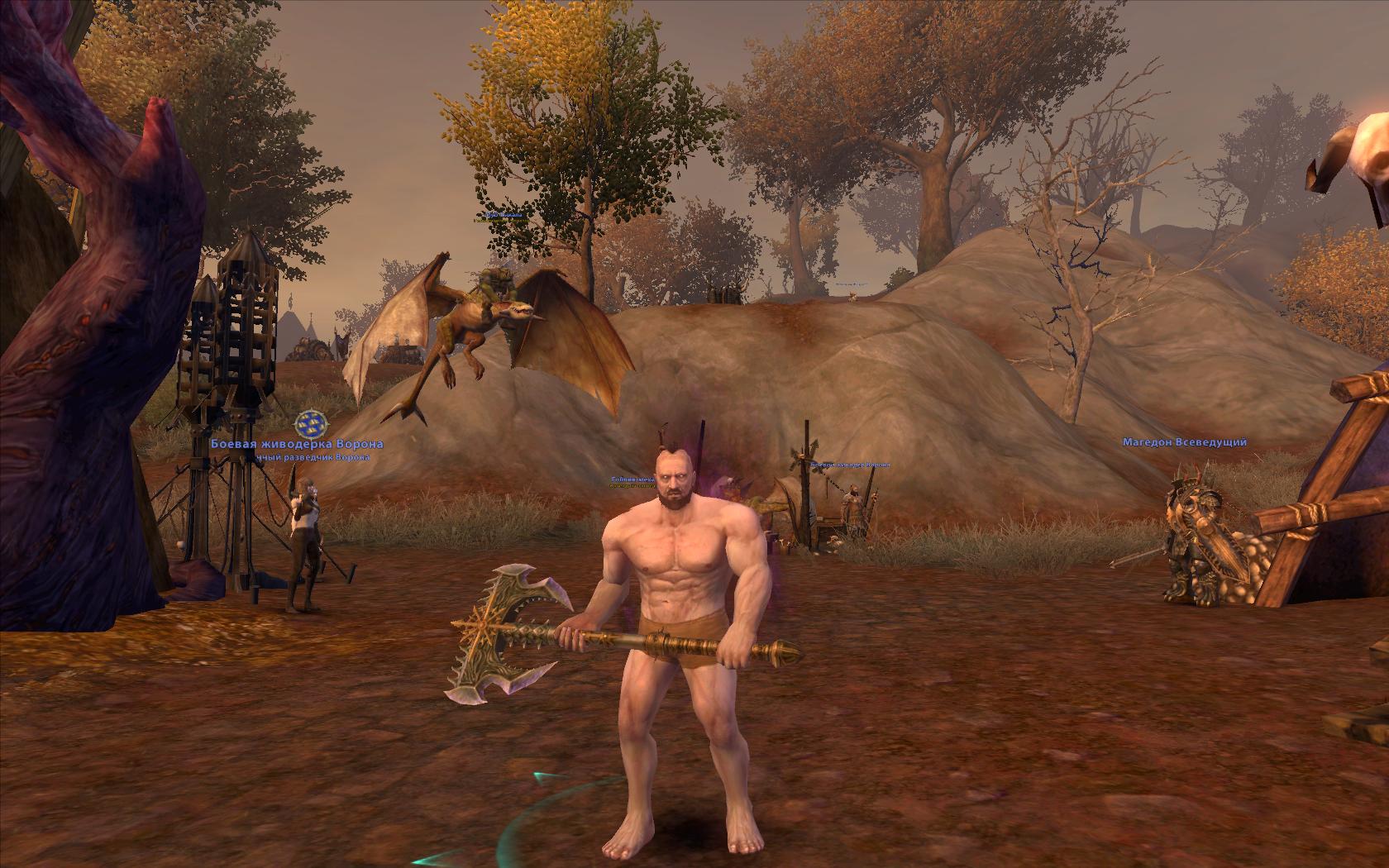Click the round blue emblem above Боевая живодерка
The image size is (1389, 868).
pyautogui.click(x=308, y=423)
